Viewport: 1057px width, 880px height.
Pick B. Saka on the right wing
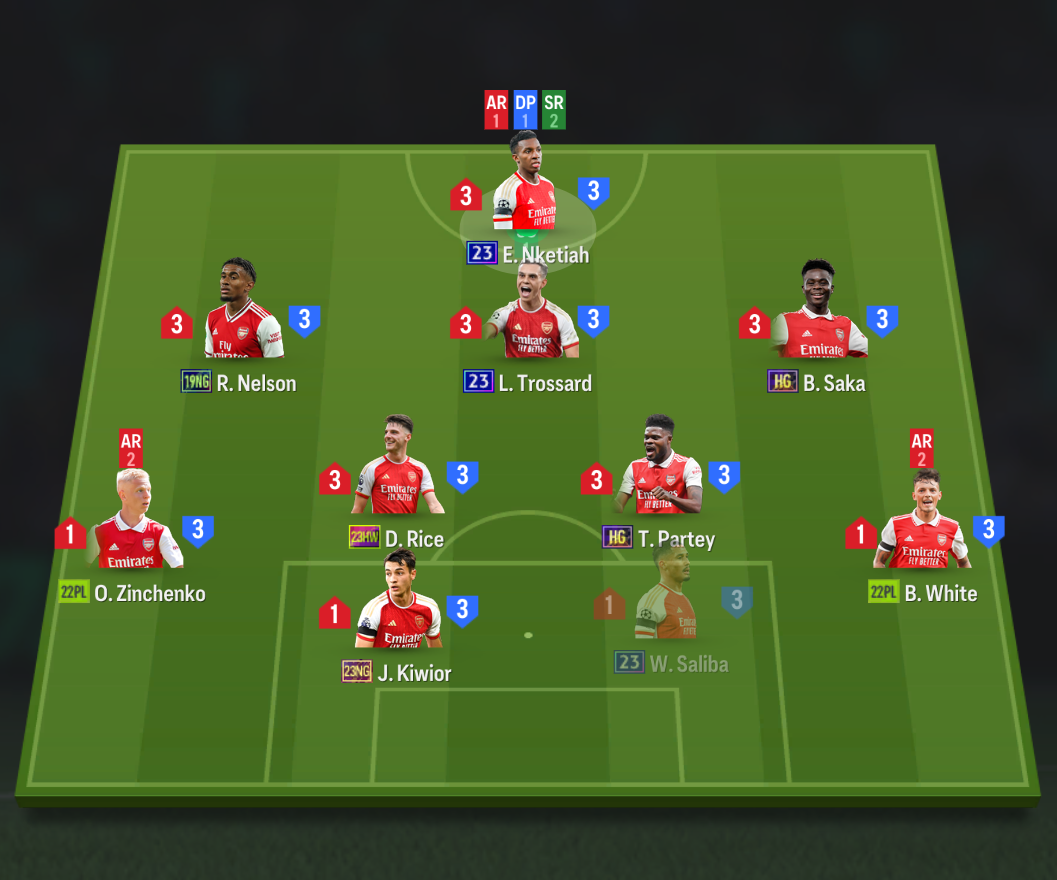click(x=818, y=320)
